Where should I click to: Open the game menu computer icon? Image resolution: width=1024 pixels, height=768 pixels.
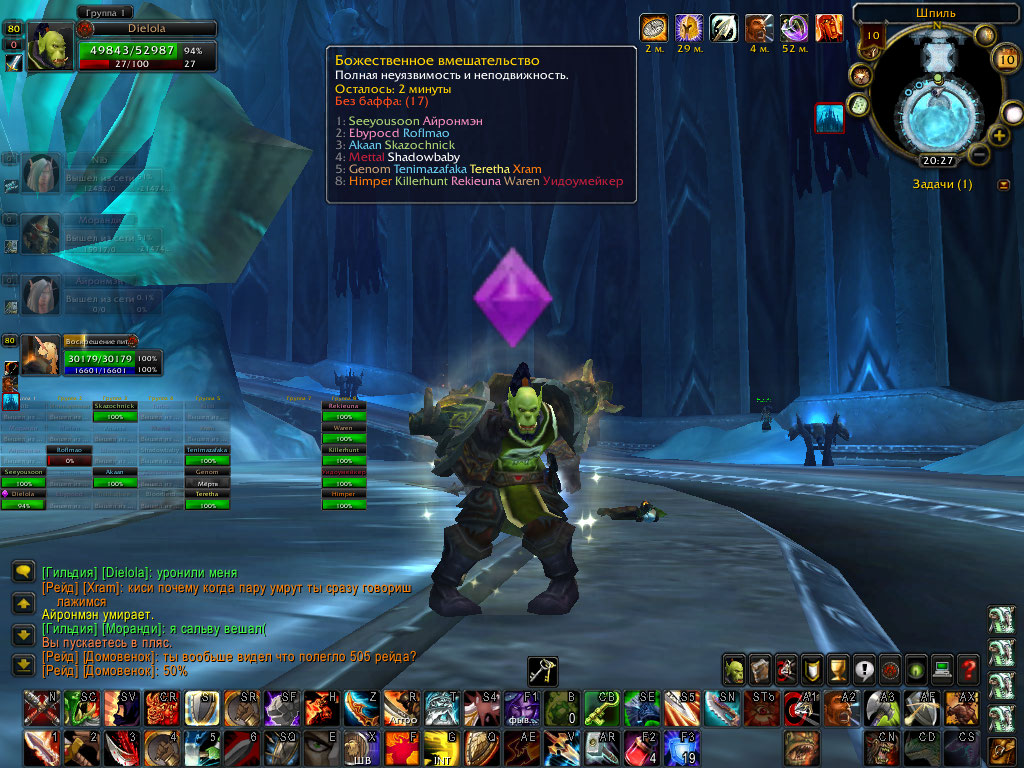pyautogui.click(x=941, y=668)
